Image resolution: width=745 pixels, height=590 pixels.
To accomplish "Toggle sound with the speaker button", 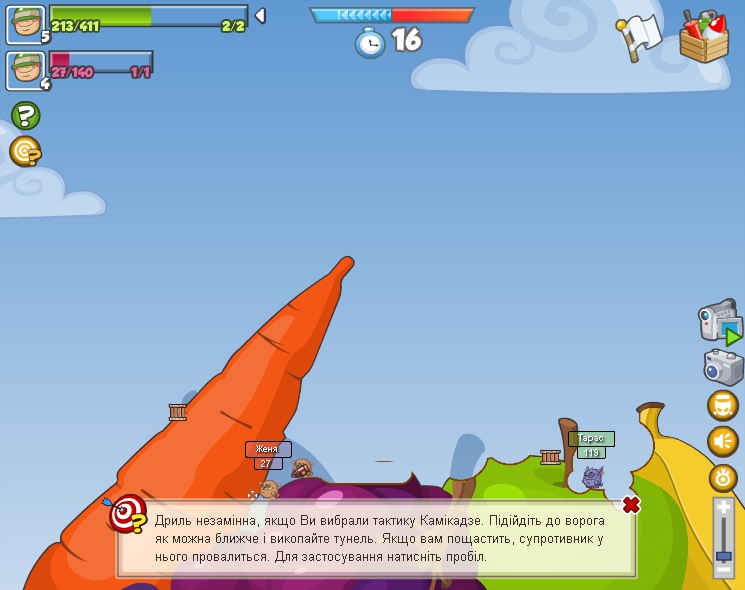I will 722,441.
